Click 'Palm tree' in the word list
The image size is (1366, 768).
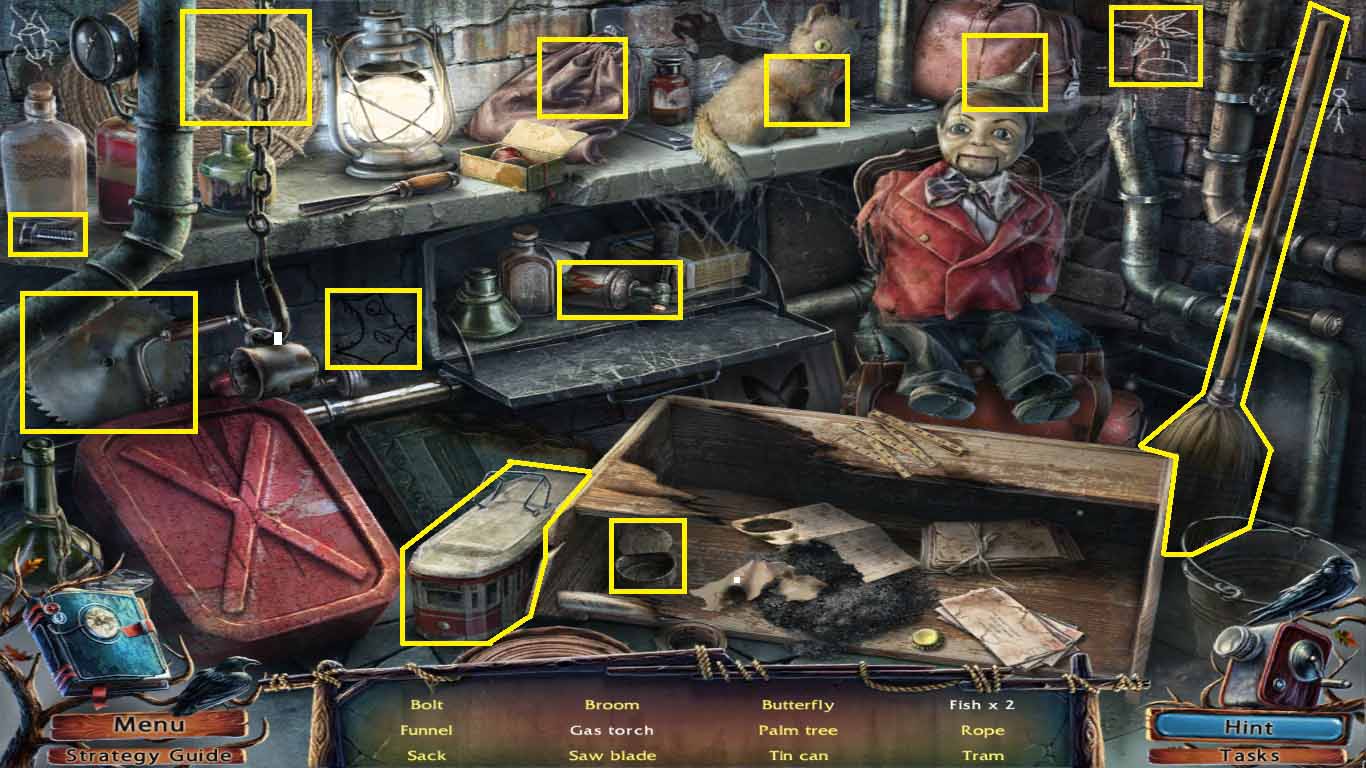(799, 730)
